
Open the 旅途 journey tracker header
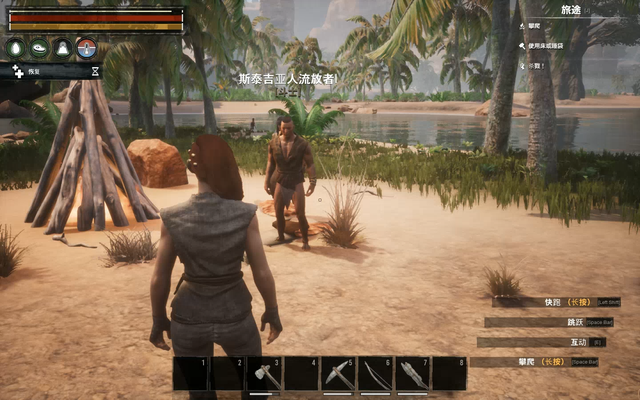[x=571, y=9]
